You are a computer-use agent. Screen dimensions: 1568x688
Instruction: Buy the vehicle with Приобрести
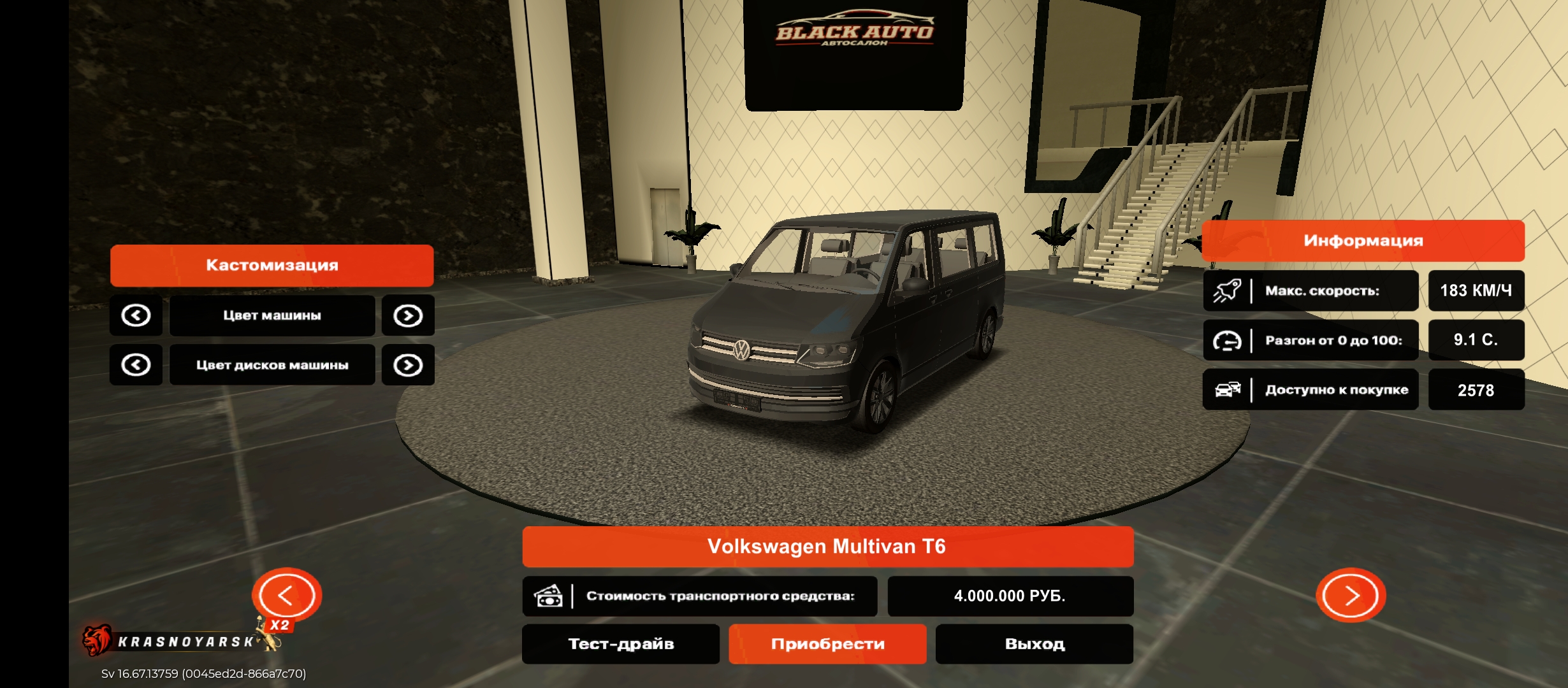[827, 644]
